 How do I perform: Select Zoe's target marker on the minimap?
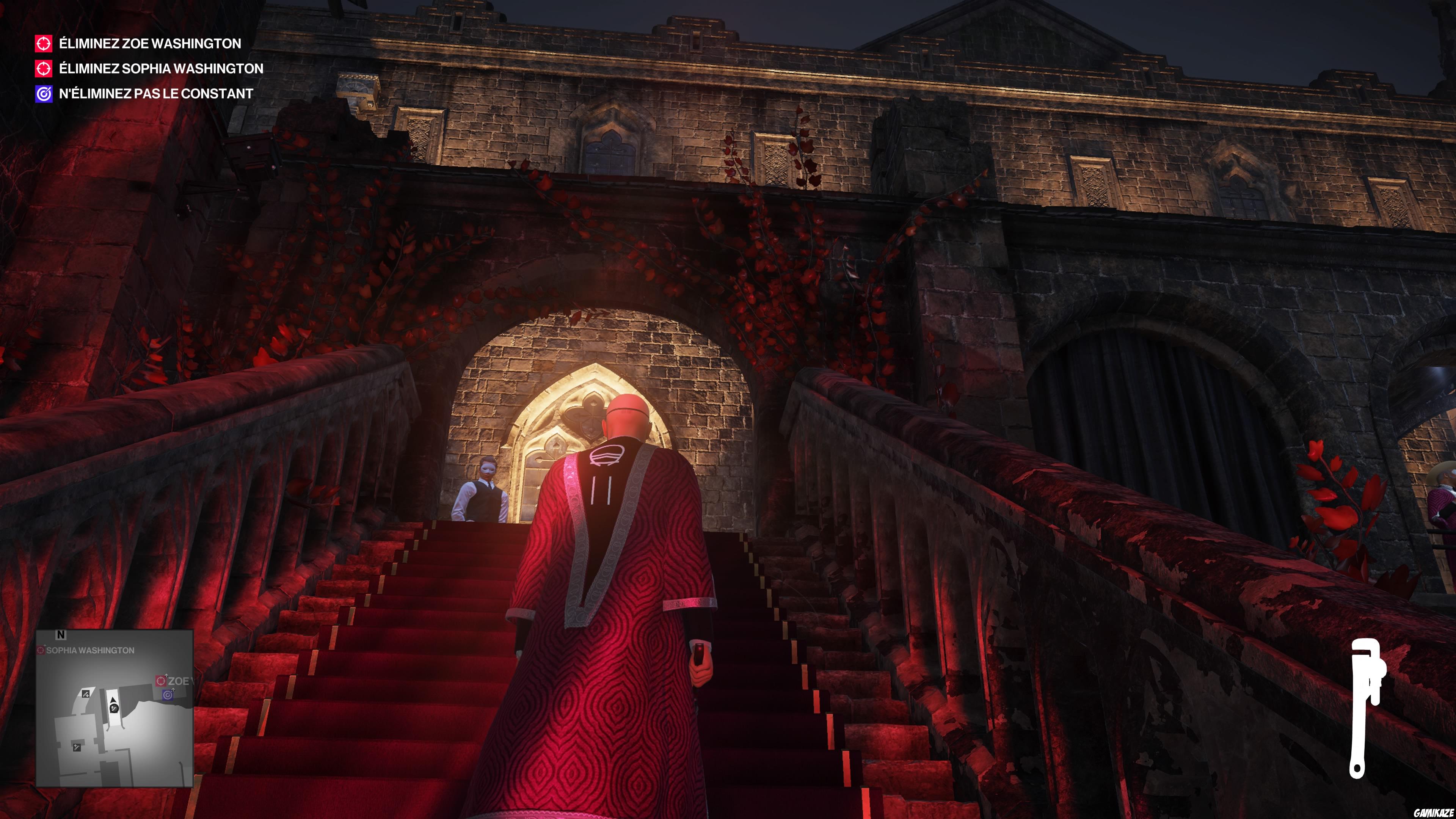click(x=160, y=681)
